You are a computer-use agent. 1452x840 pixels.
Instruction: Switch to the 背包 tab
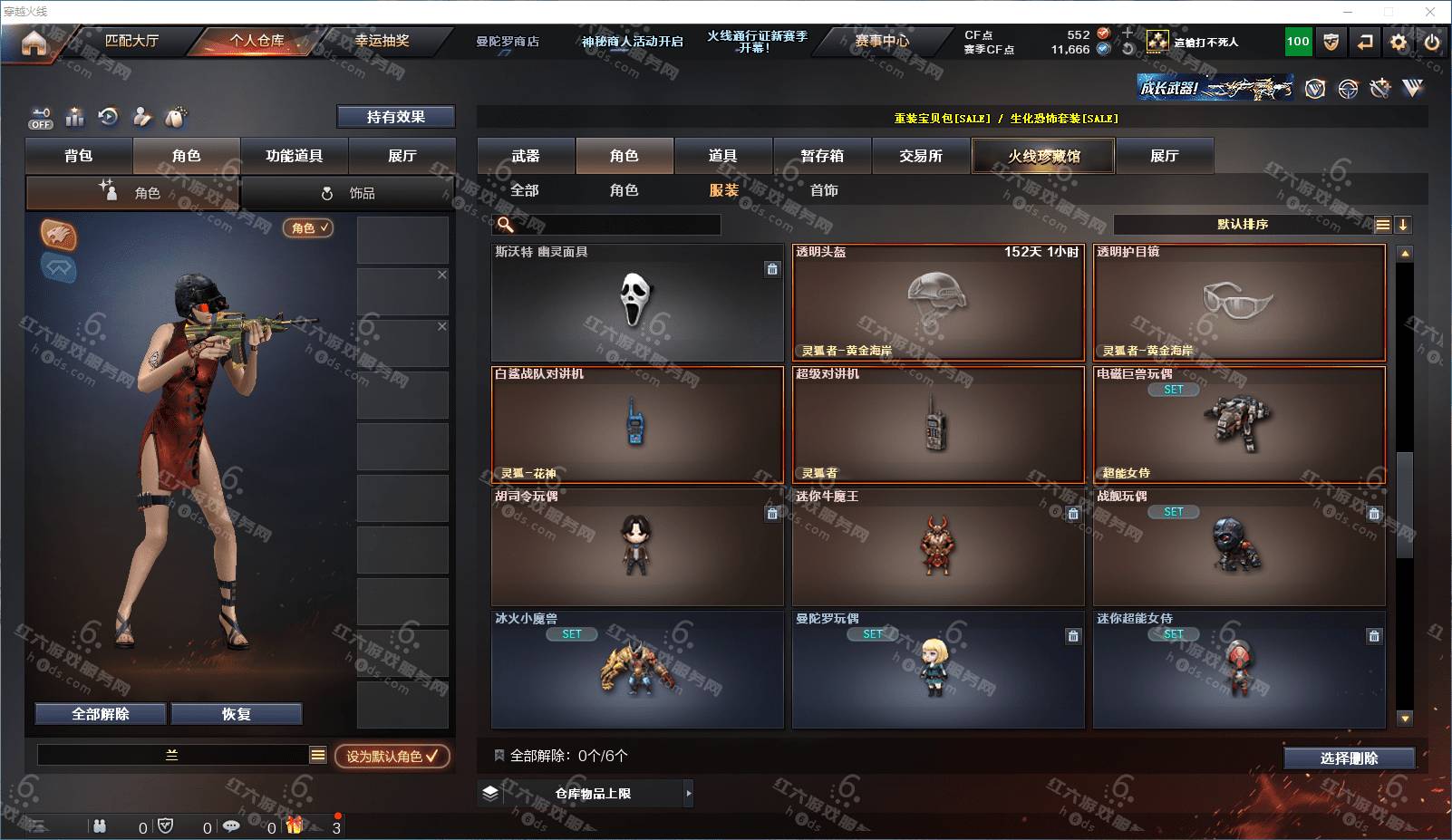tap(79, 156)
